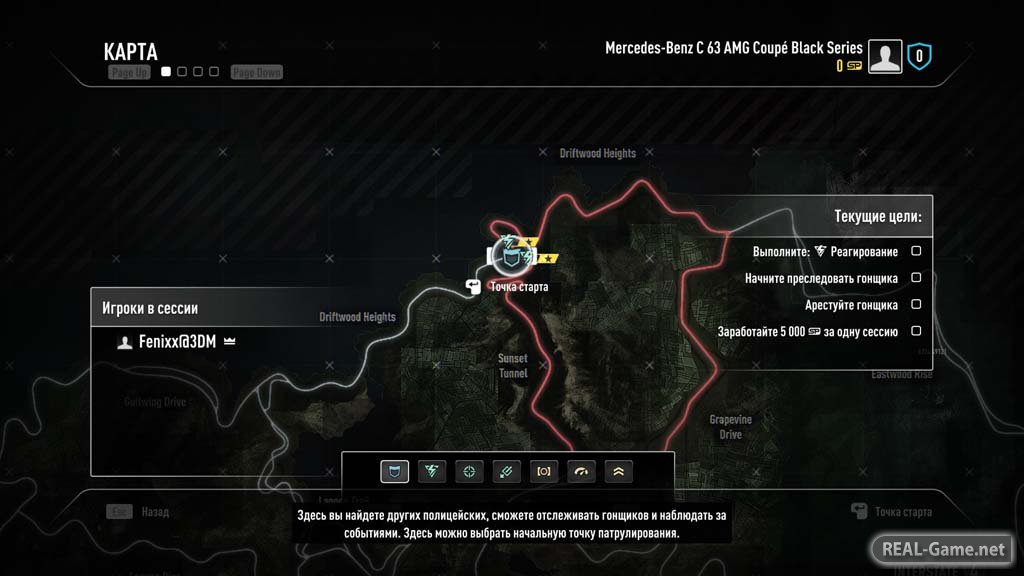Choose the lightning bolt rapid response filter
The height and width of the screenshot is (576, 1024).
pos(432,471)
